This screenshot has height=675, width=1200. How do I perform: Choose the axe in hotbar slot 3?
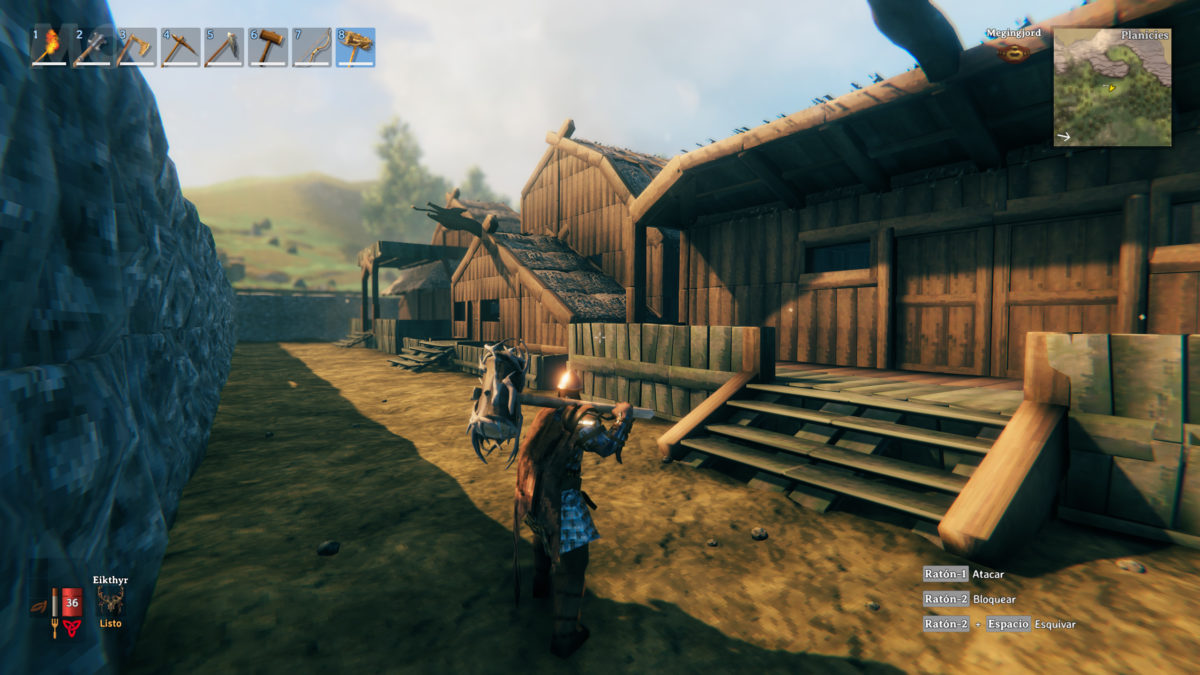[137, 46]
